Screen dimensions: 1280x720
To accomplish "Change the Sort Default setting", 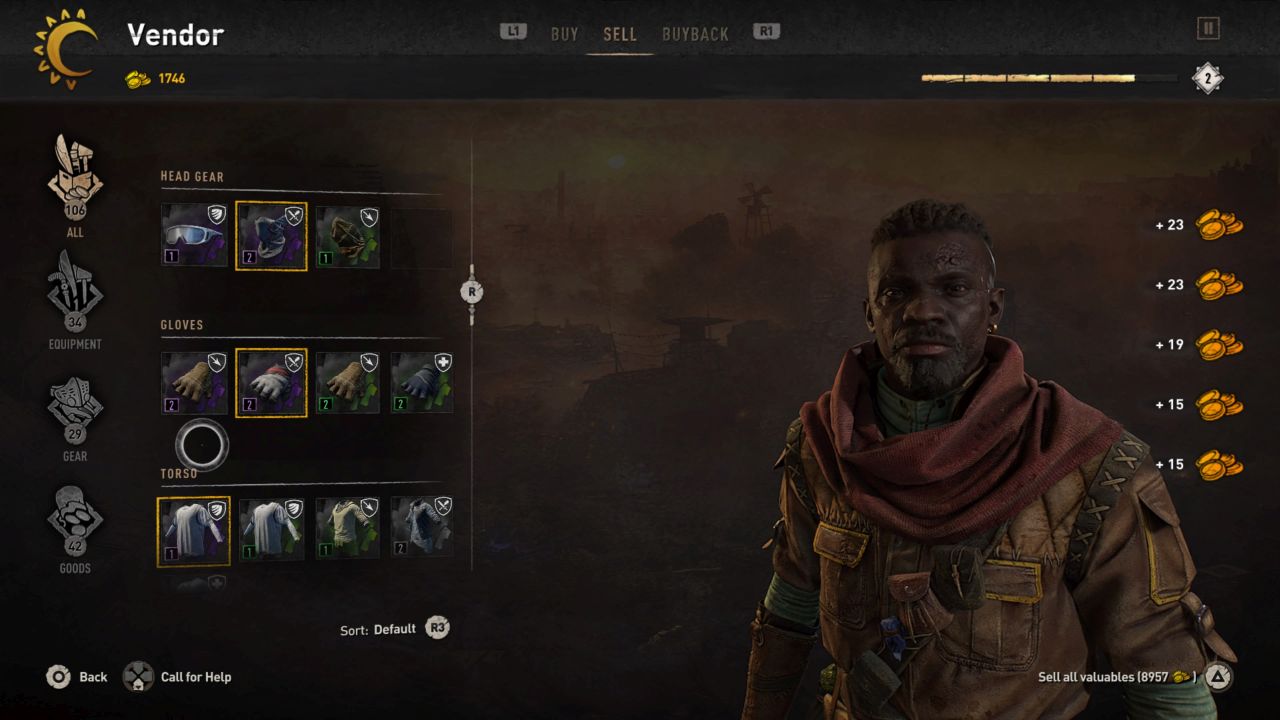I will 395,629.
